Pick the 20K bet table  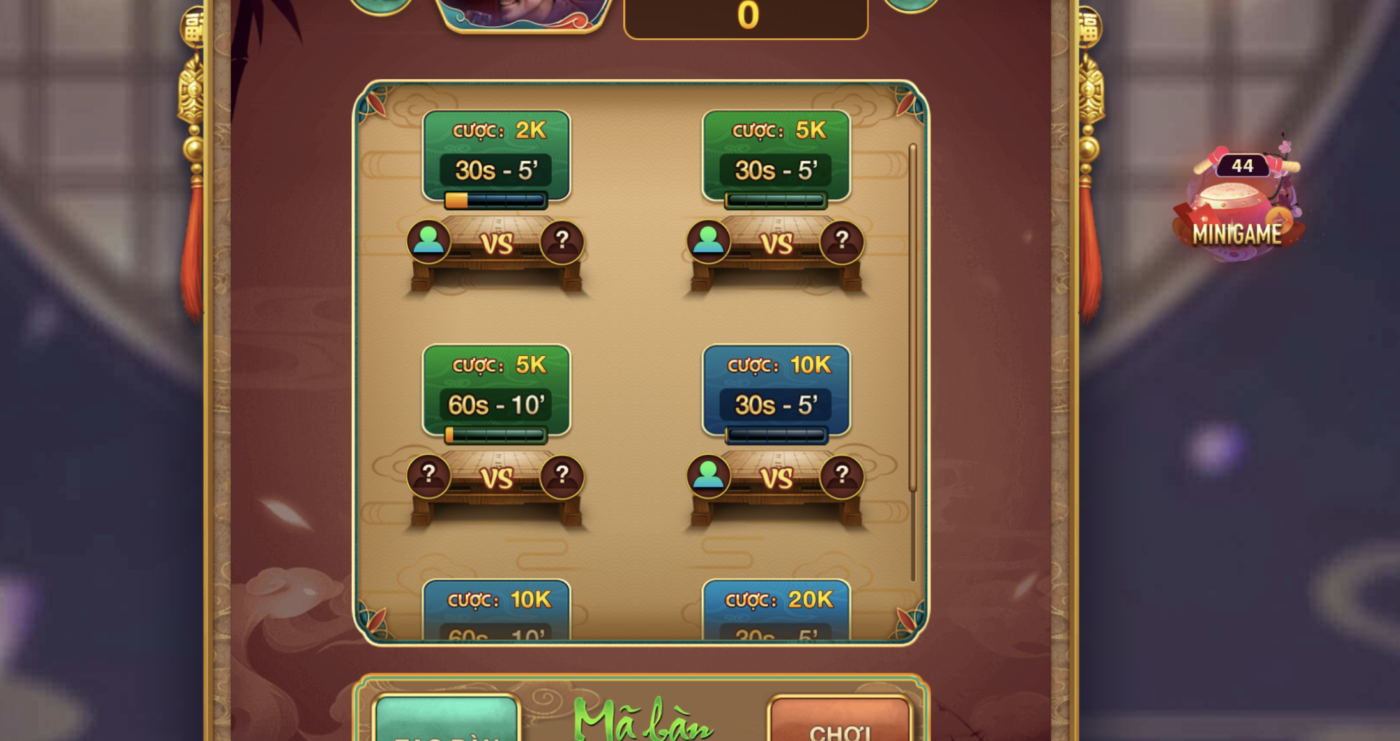point(776,610)
